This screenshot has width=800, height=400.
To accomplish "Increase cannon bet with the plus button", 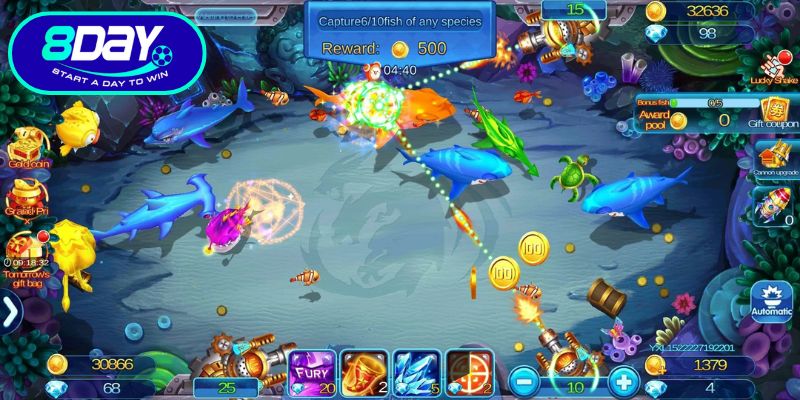I will pyautogui.click(x=623, y=380).
